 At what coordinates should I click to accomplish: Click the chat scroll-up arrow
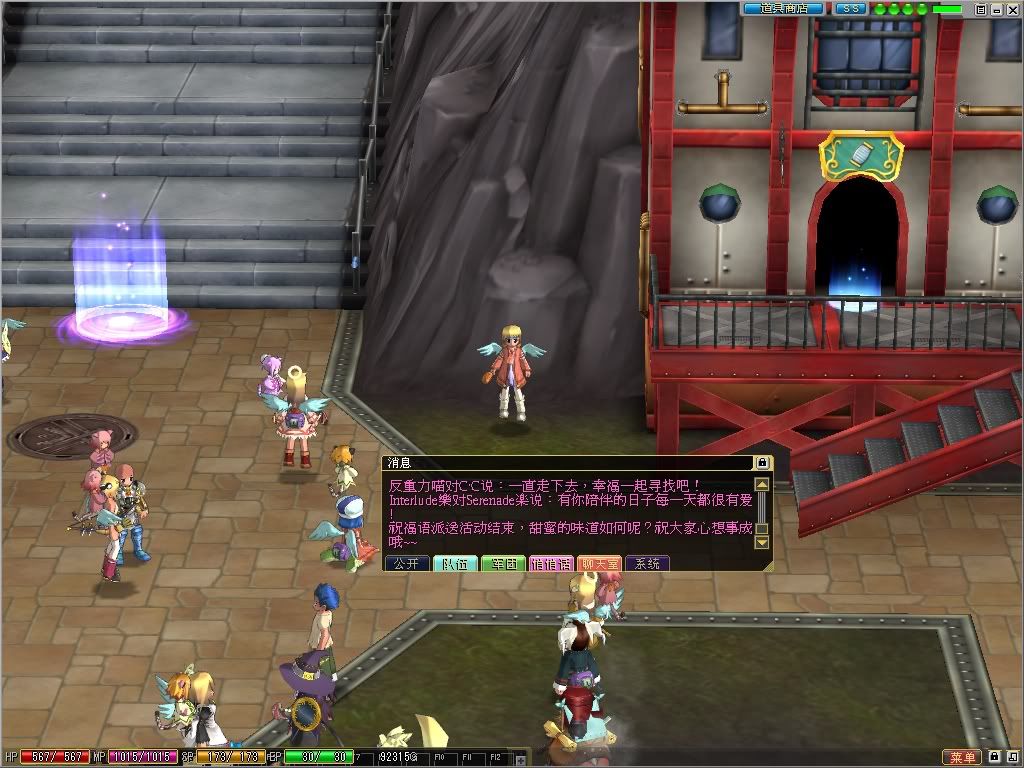pos(762,484)
